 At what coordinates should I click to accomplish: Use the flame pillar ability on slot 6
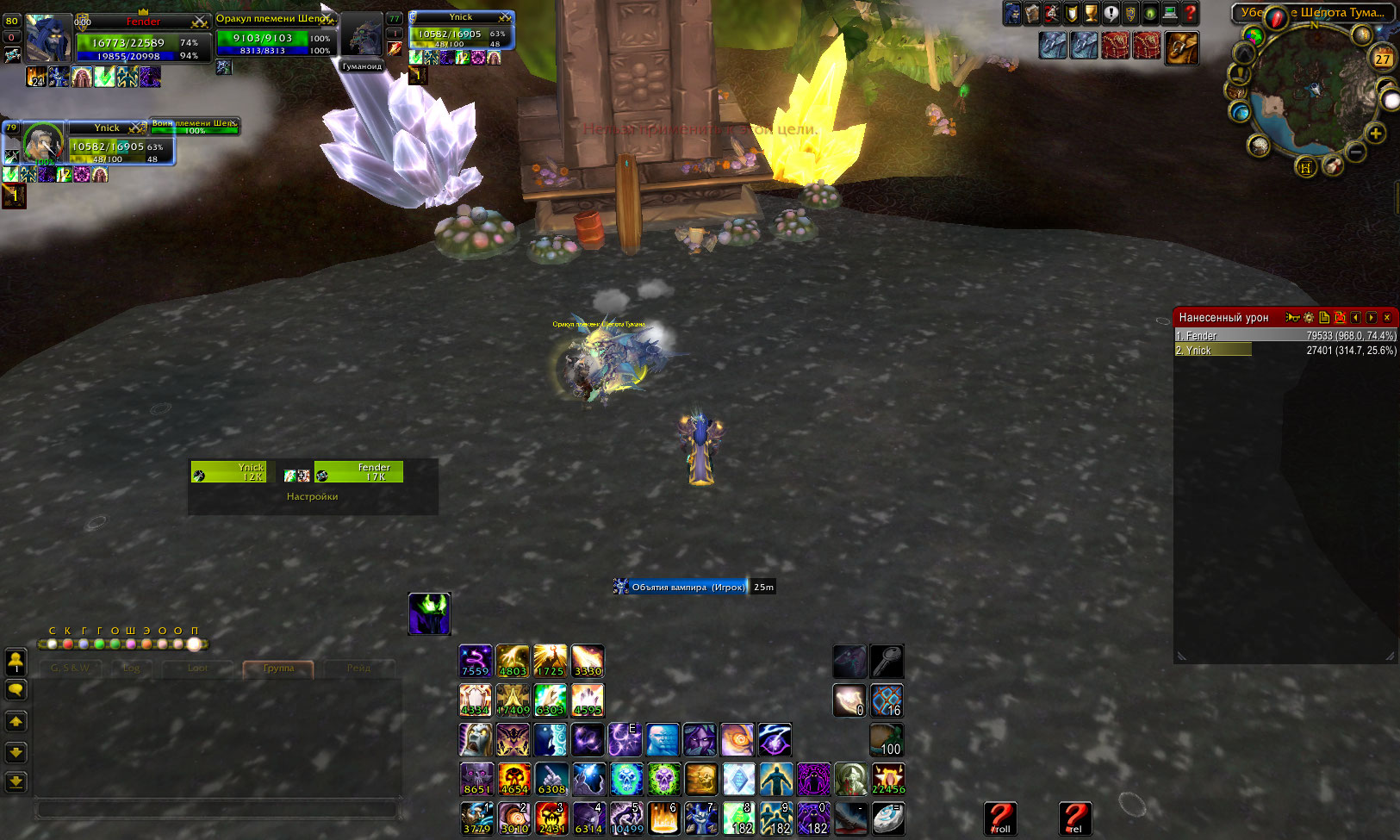(663, 818)
